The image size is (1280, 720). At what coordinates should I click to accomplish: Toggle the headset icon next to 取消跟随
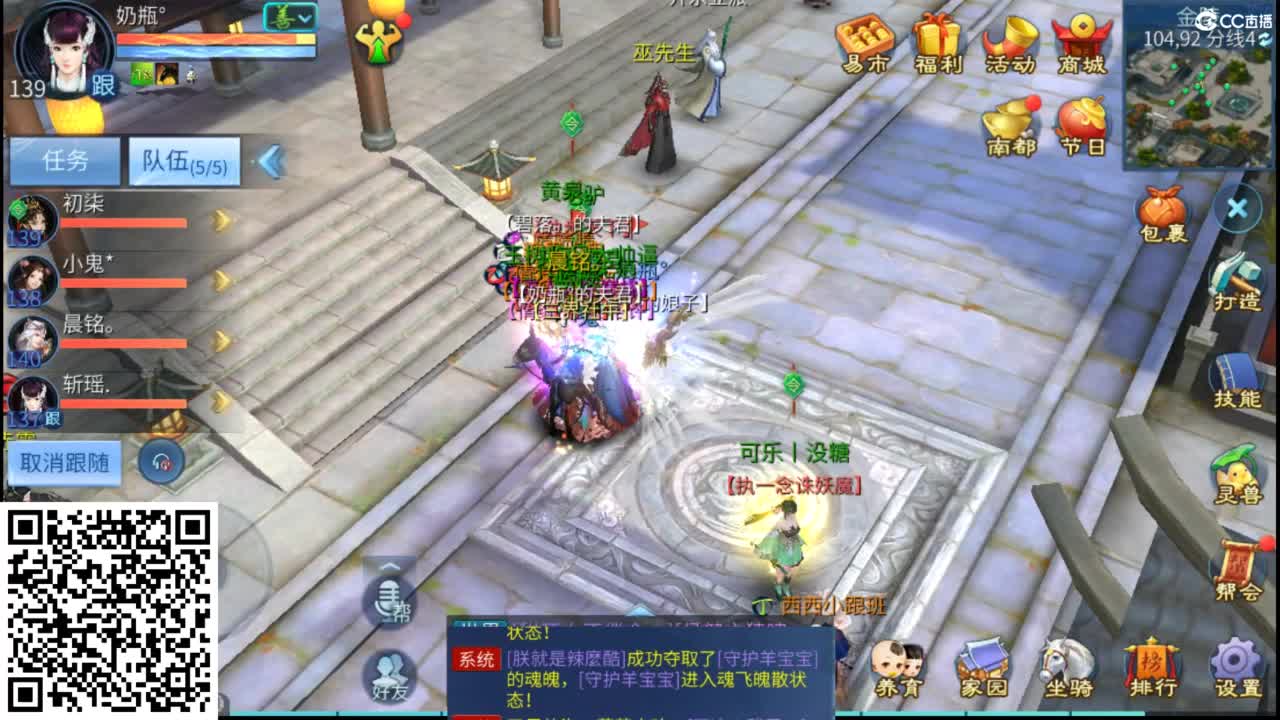(160, 460)
